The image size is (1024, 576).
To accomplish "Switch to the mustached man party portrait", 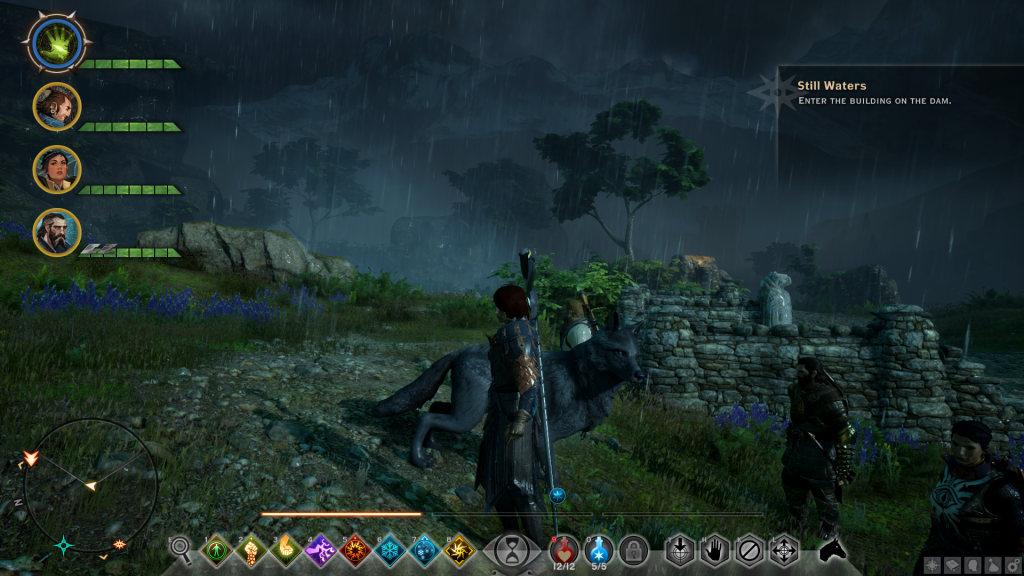I will (56, 106).
